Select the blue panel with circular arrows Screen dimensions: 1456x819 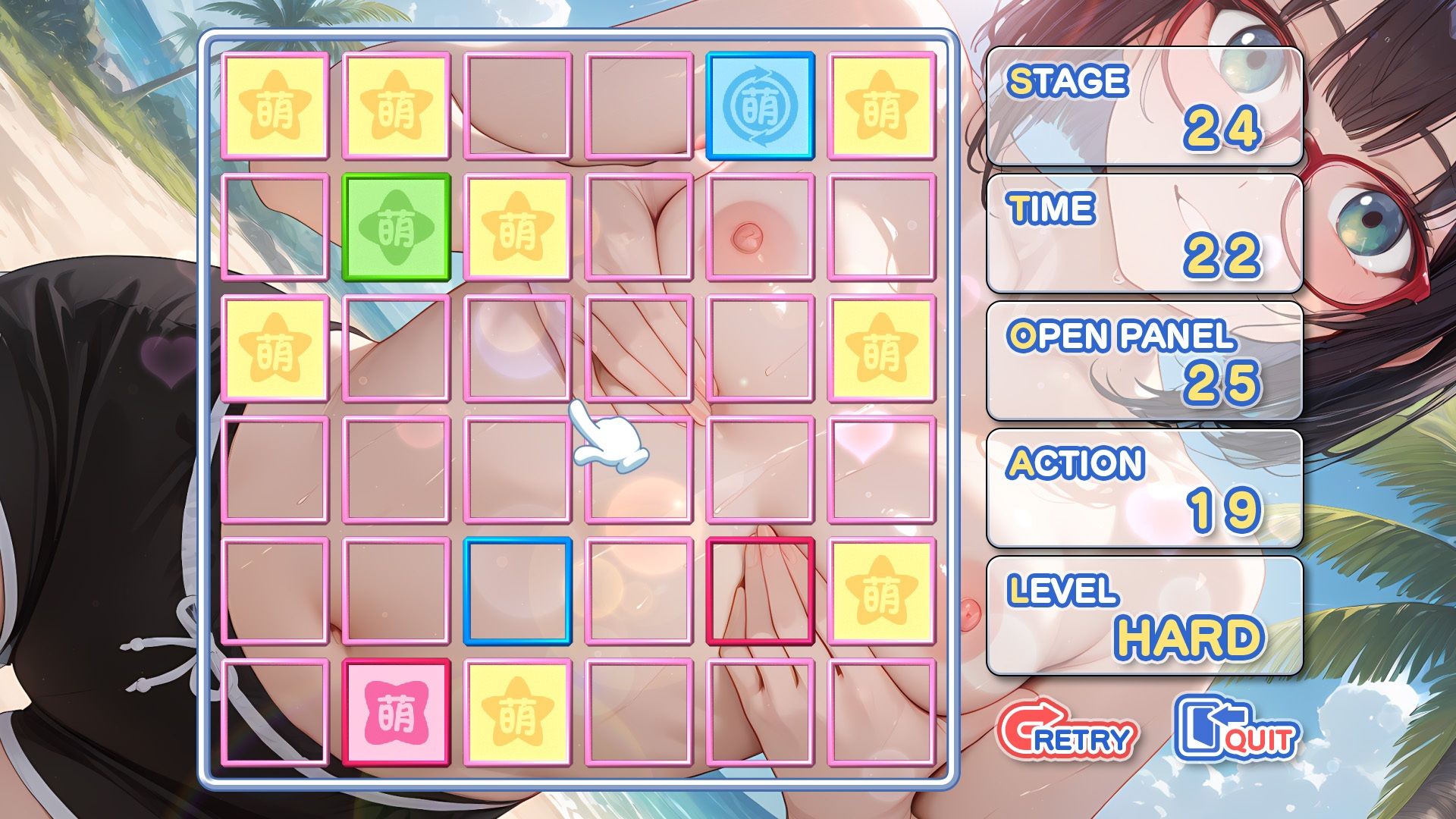760,105
